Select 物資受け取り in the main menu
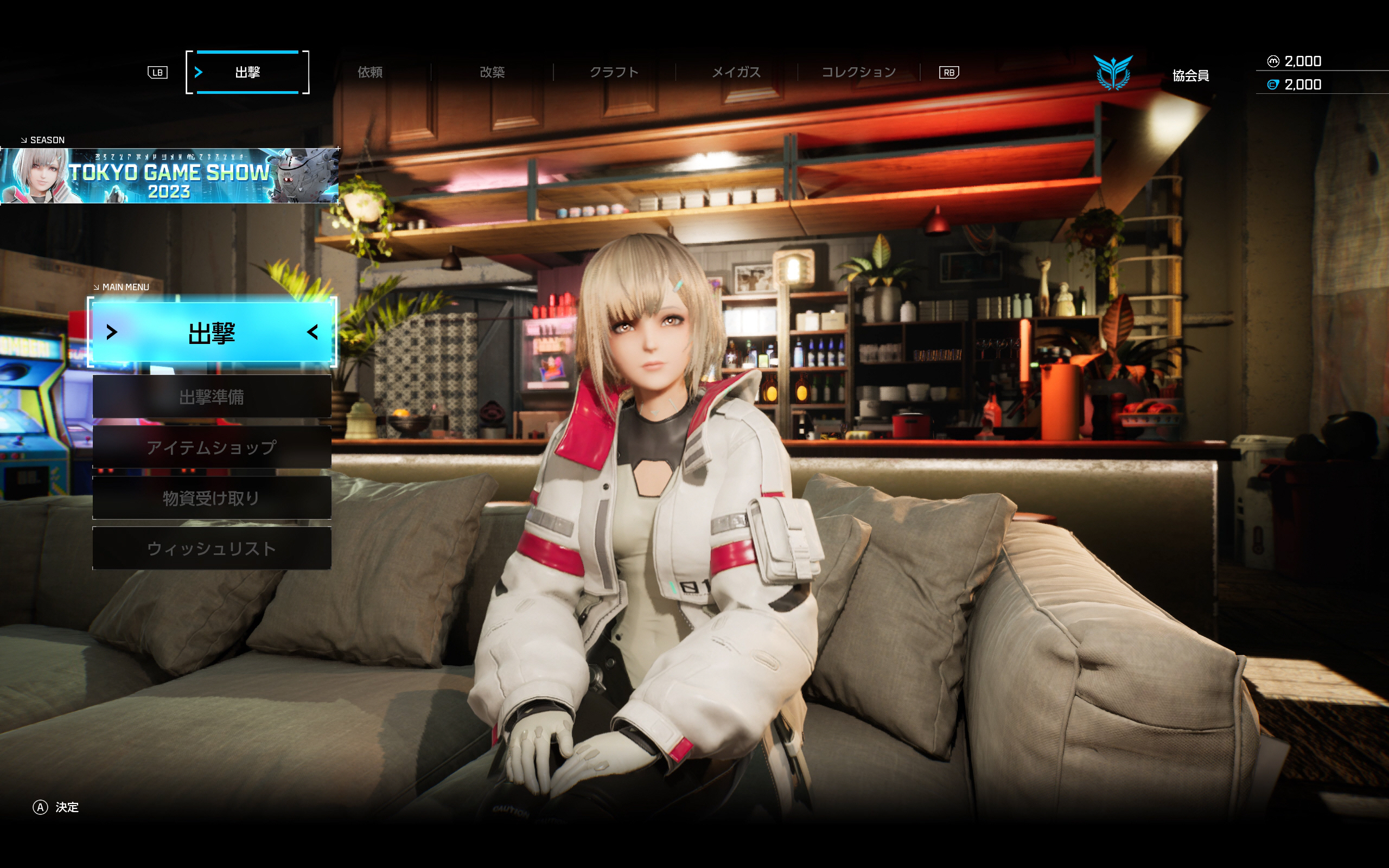 point(212,497)
